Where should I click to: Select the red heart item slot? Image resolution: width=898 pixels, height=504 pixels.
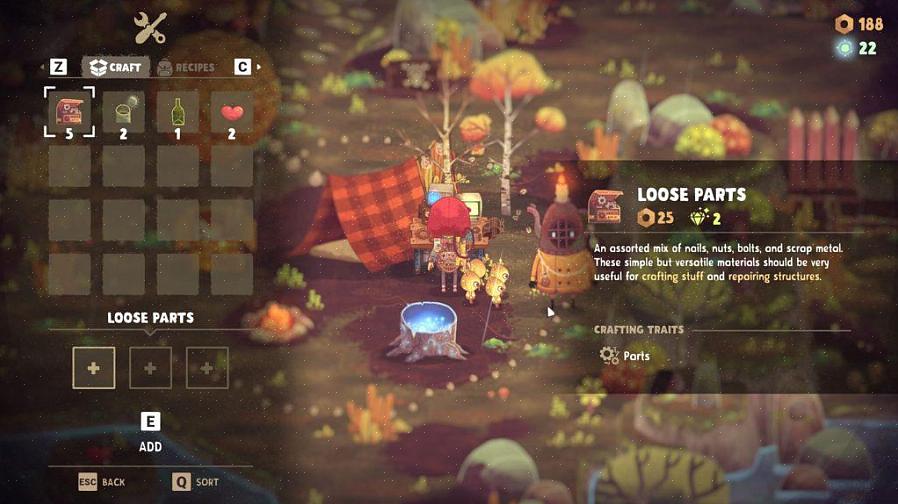pos(232,111)
